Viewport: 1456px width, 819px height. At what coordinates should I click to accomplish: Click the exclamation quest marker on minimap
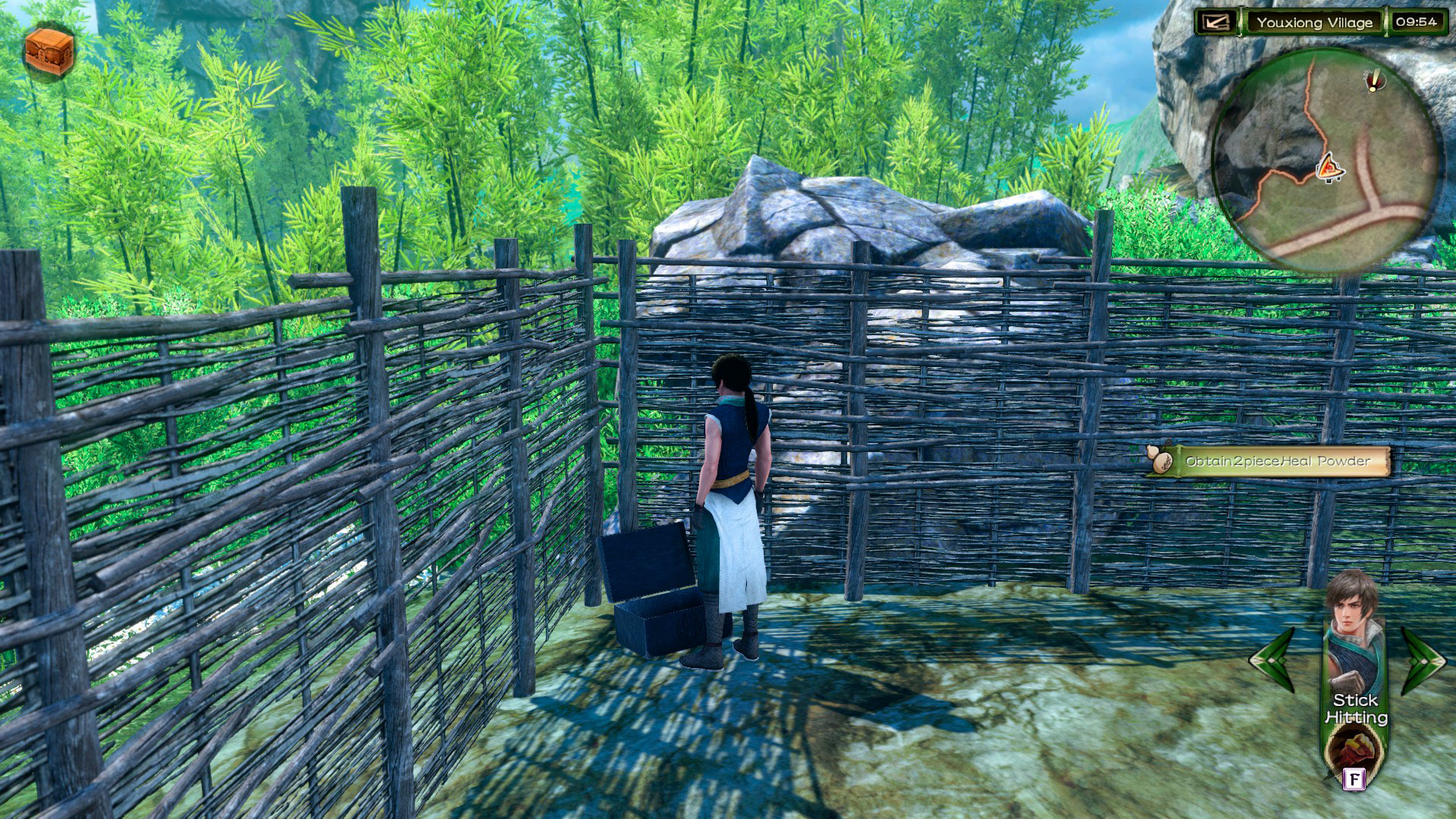[1373, 80]
